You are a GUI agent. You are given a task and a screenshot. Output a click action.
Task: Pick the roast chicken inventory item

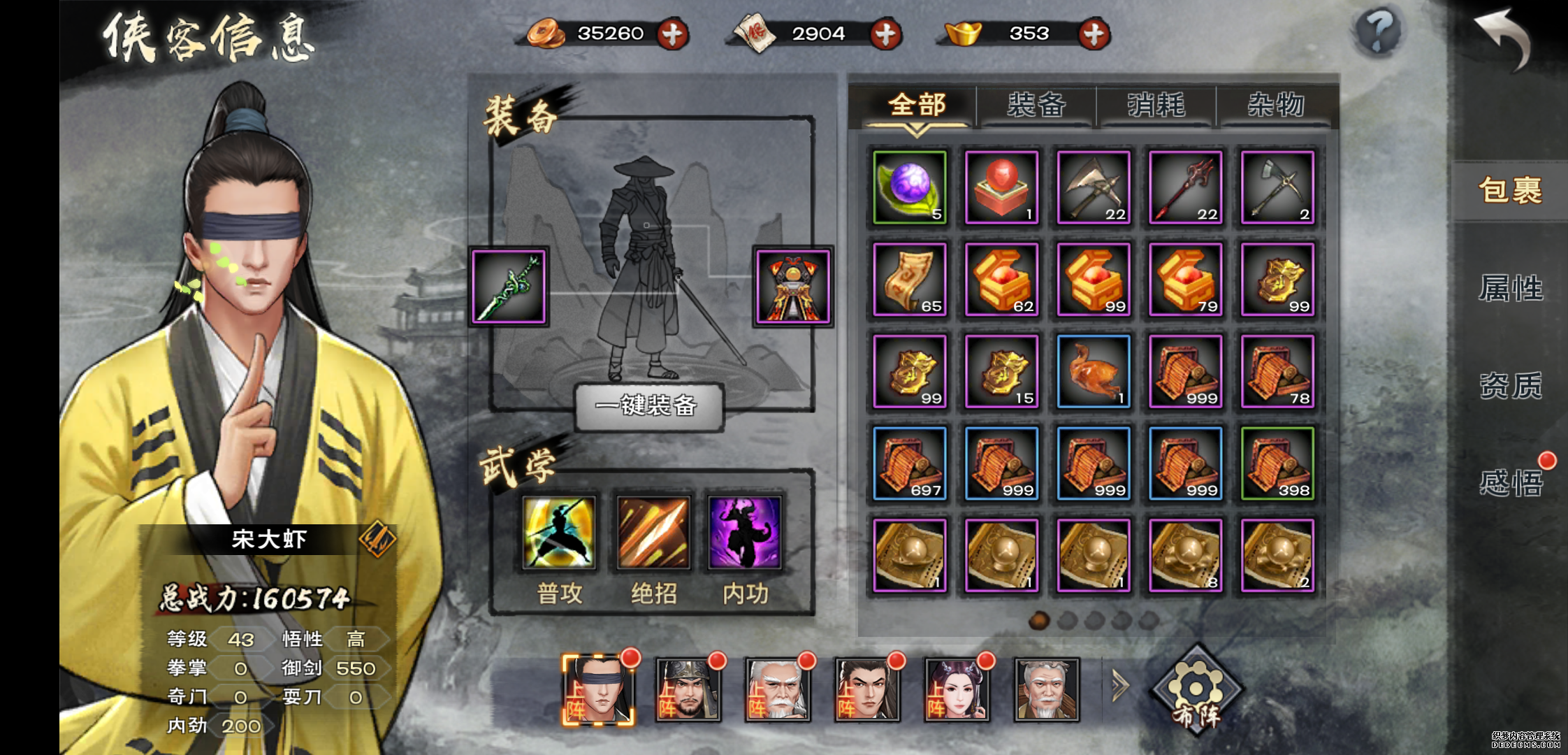[x=1094, y=371]
